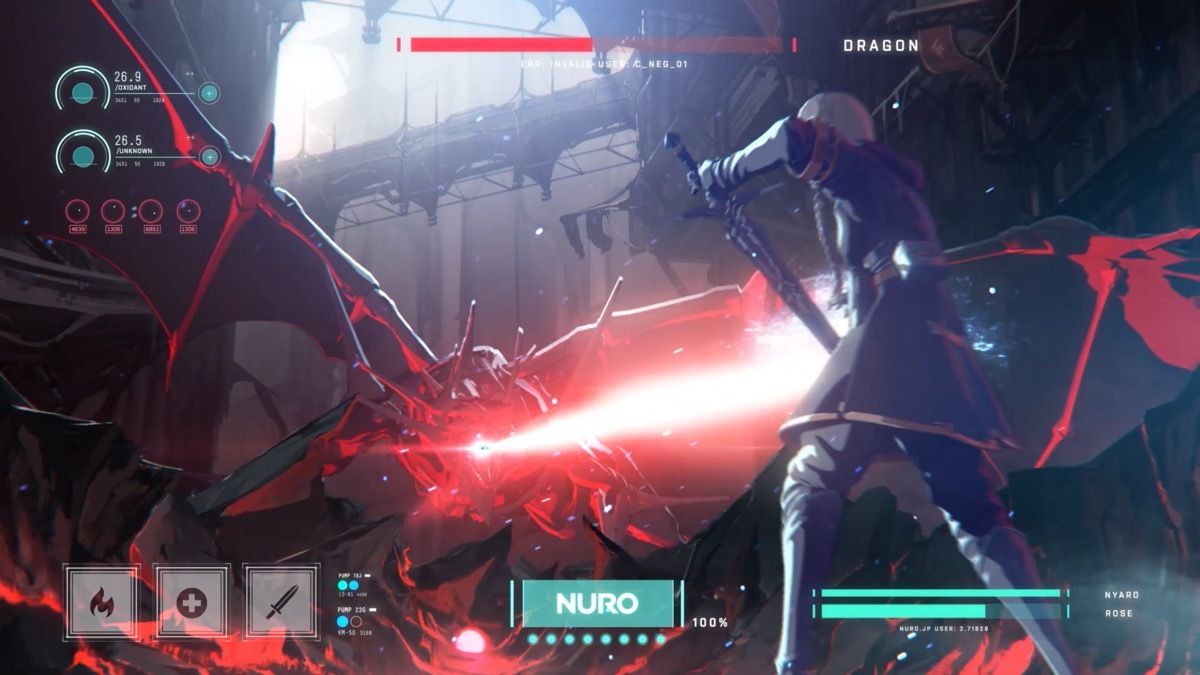
Task: Choose the red dial labeled 6851
Action: 151,211
